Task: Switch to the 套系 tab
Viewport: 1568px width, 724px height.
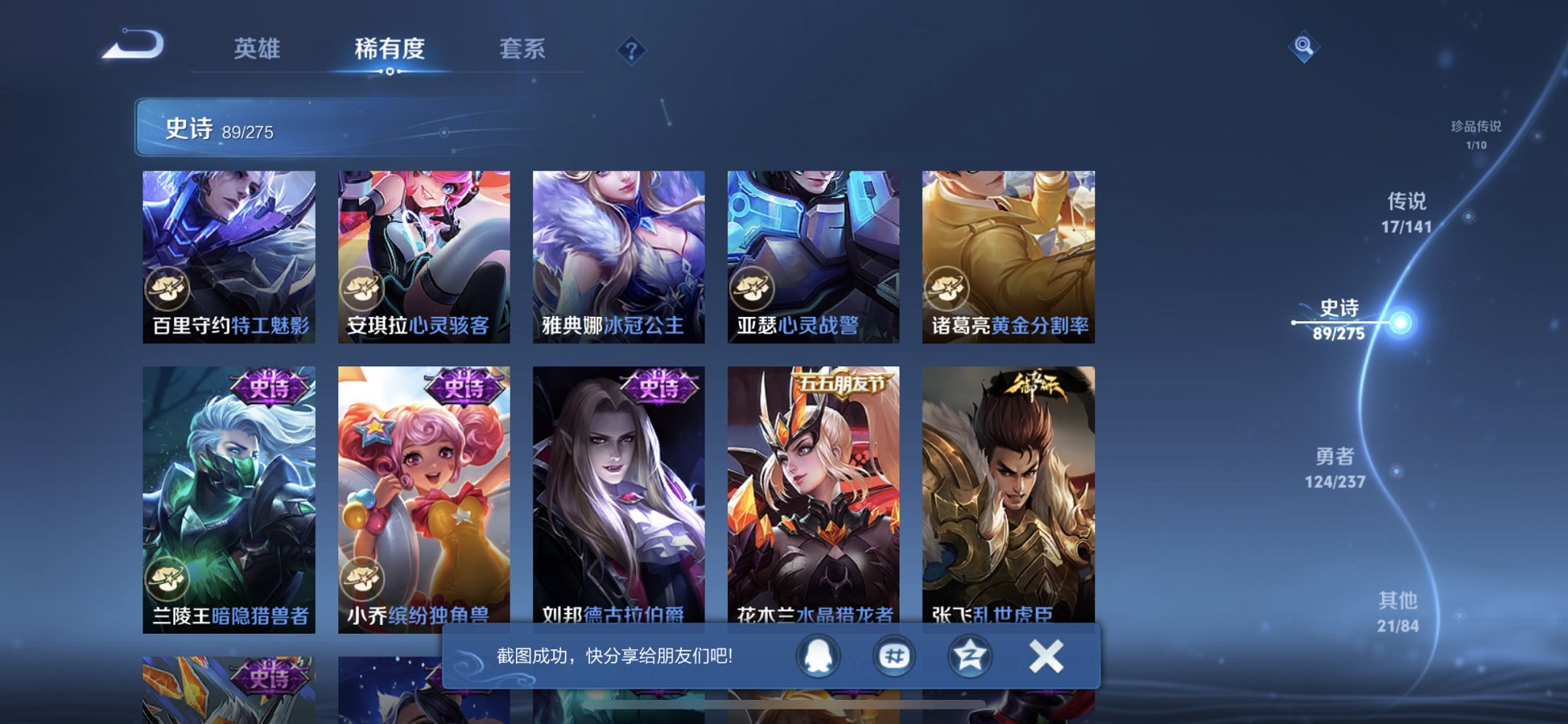Action: (522, 49)
